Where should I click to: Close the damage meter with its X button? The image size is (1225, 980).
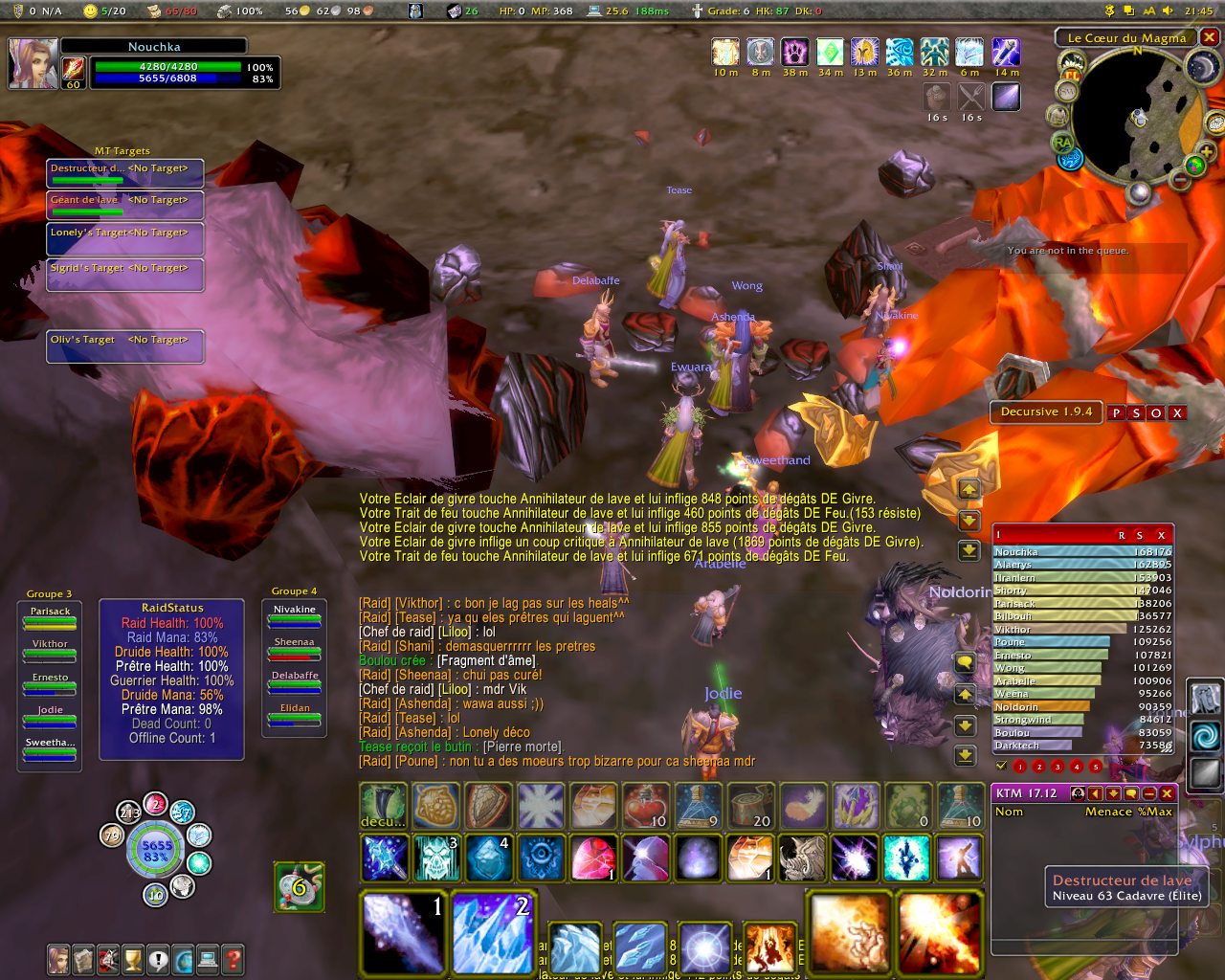[x=1161, y=535]
